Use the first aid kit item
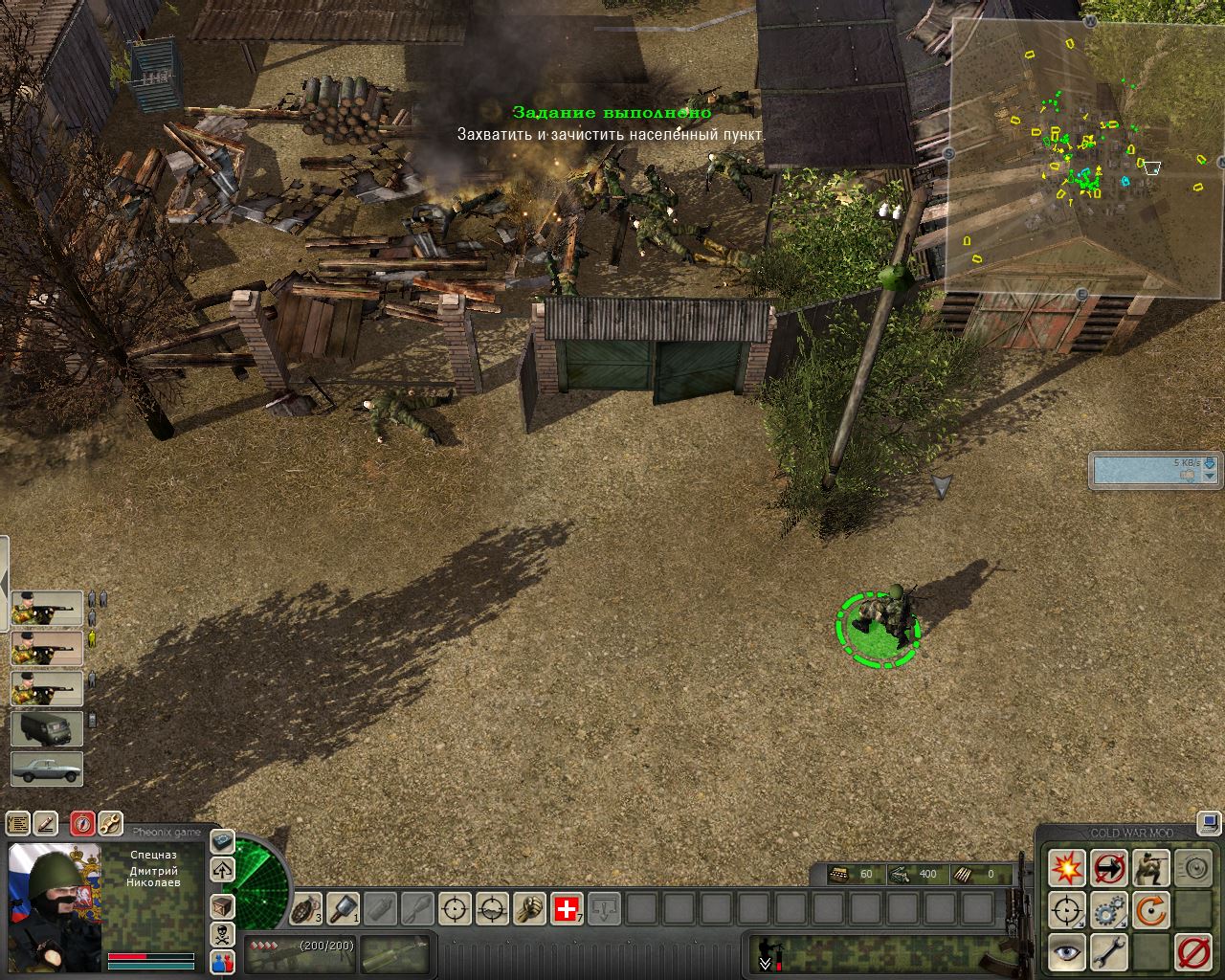The image size is (1225, 980). (x=567, y=908)
